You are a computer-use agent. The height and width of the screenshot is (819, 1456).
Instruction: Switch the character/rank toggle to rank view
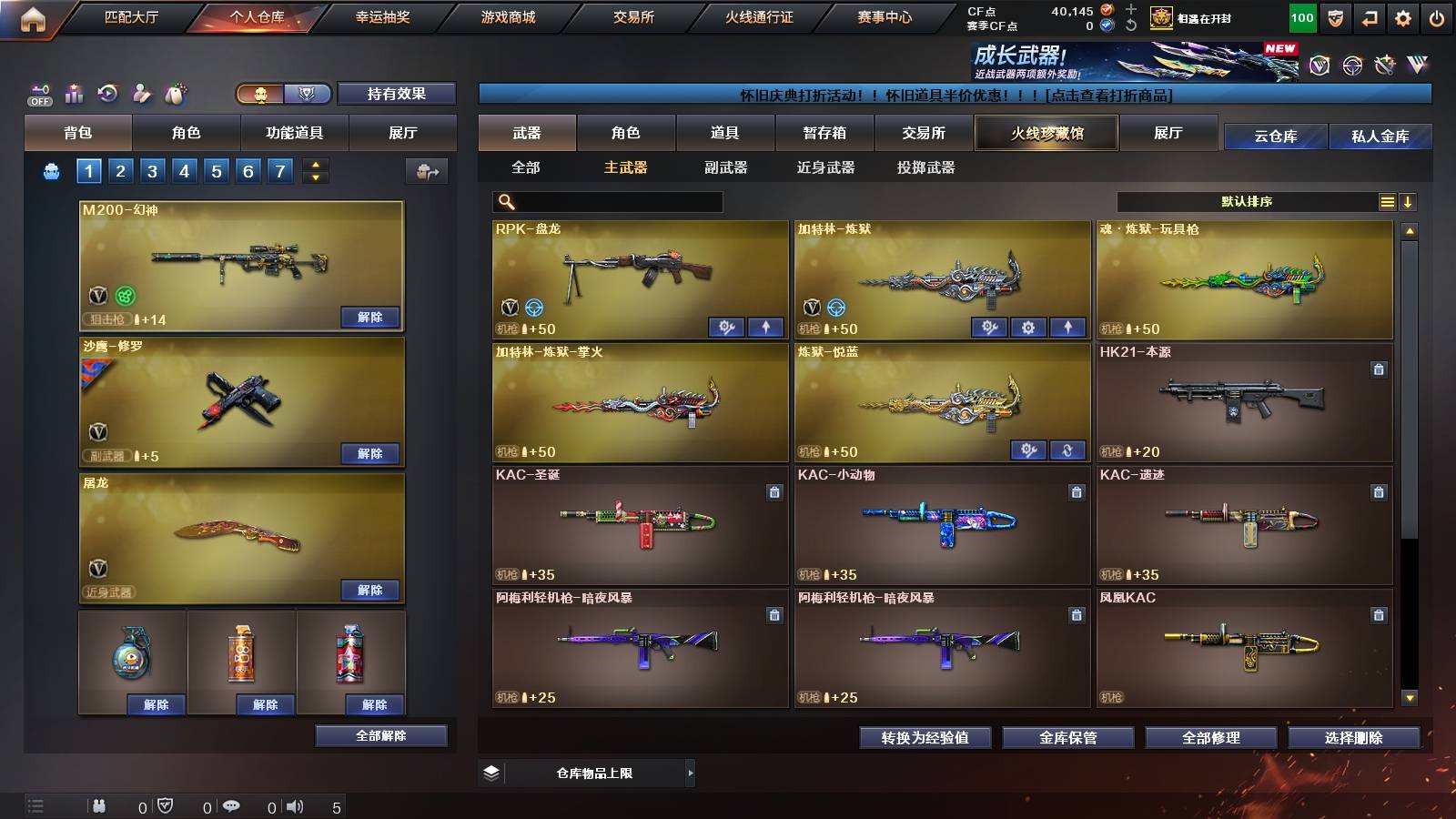click(308, 95)
